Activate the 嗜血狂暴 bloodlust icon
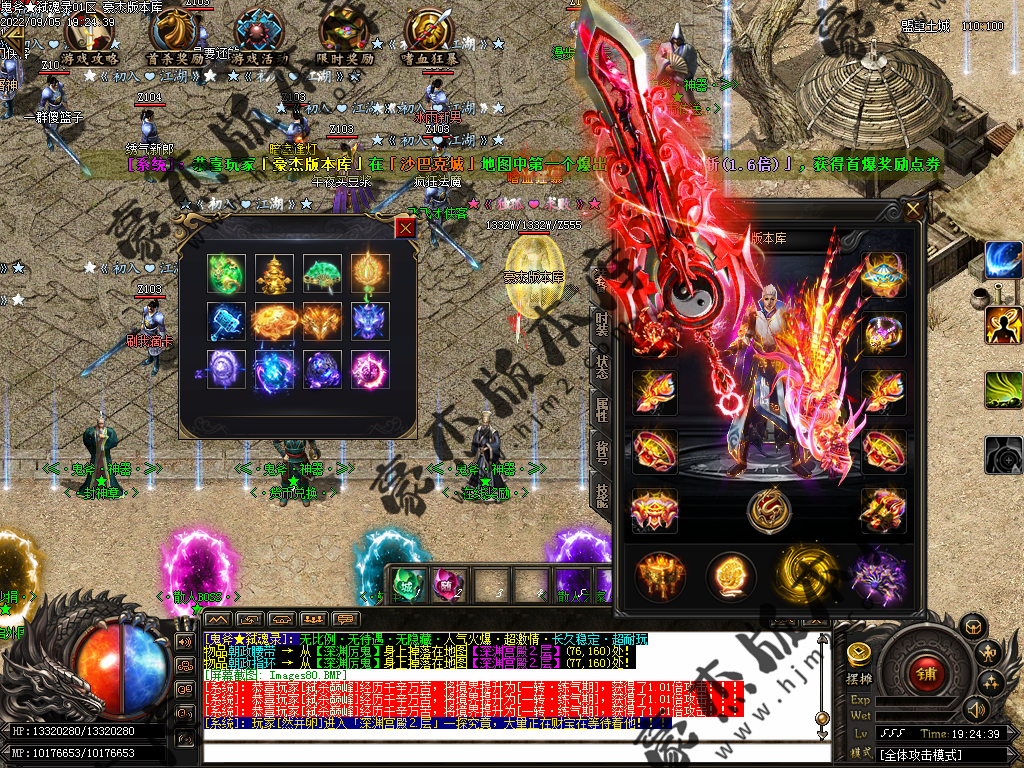This screenshot has width=1024, height=768. point(430,38)
